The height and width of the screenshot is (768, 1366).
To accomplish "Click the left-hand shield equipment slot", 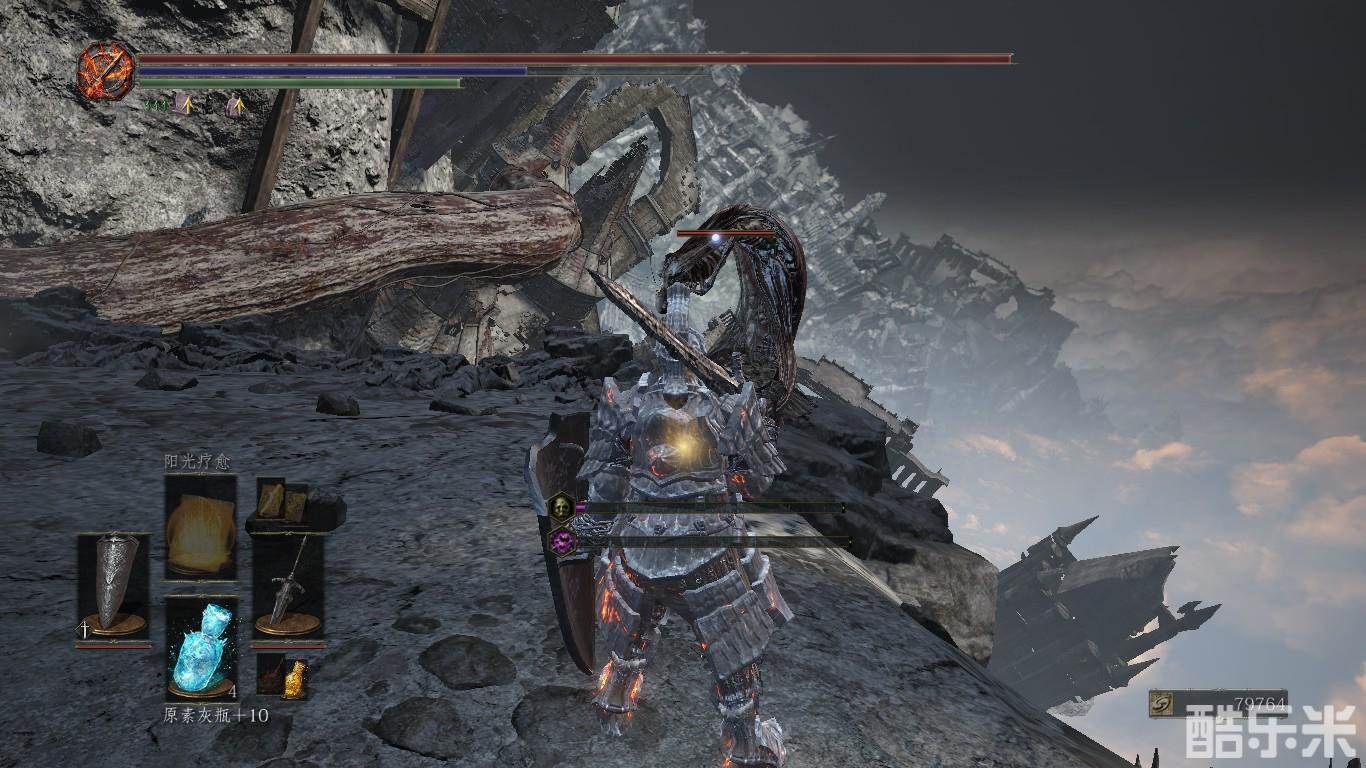I will click(114, 585).
